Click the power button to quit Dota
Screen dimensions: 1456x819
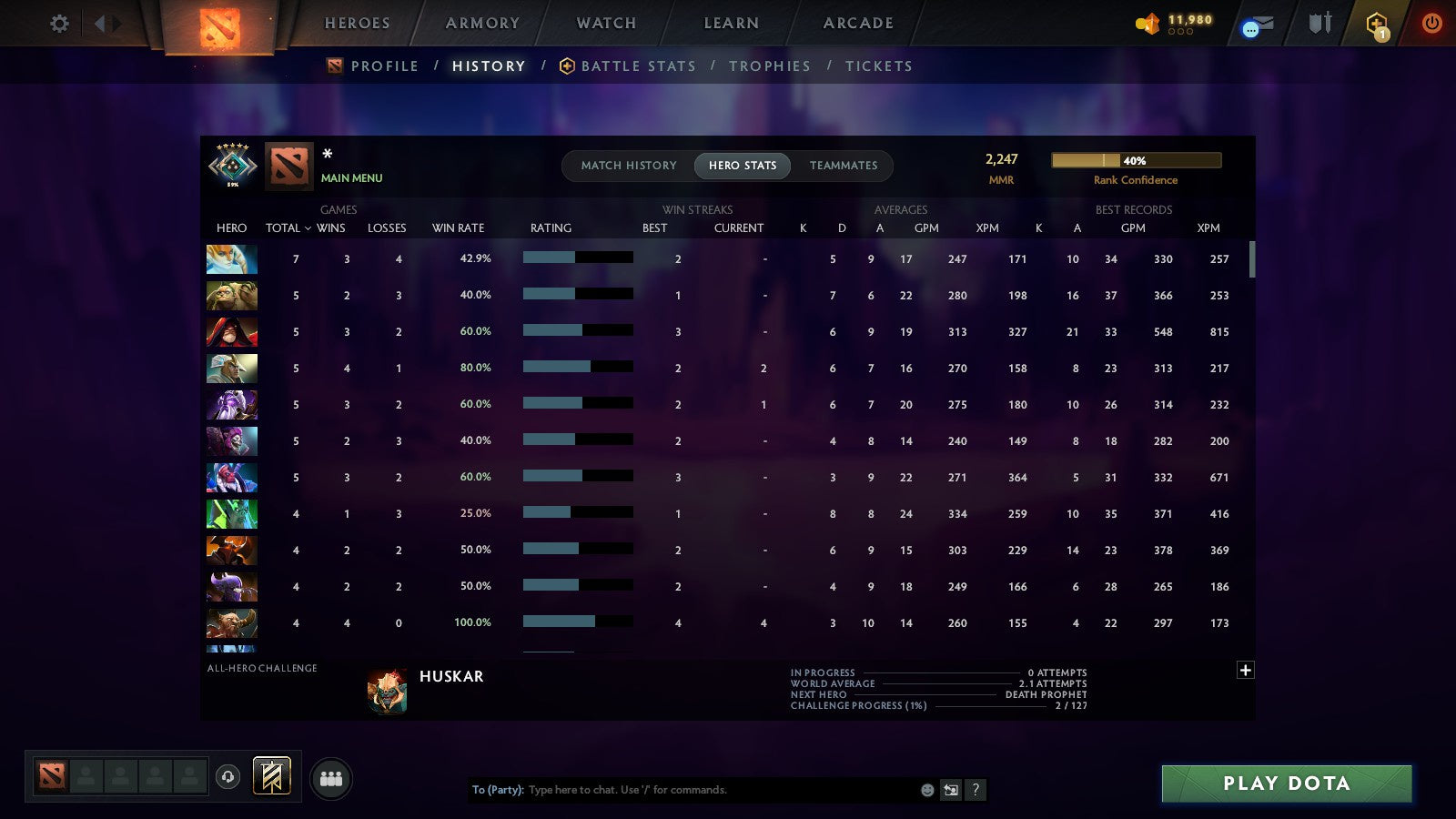coord(1432,25)
